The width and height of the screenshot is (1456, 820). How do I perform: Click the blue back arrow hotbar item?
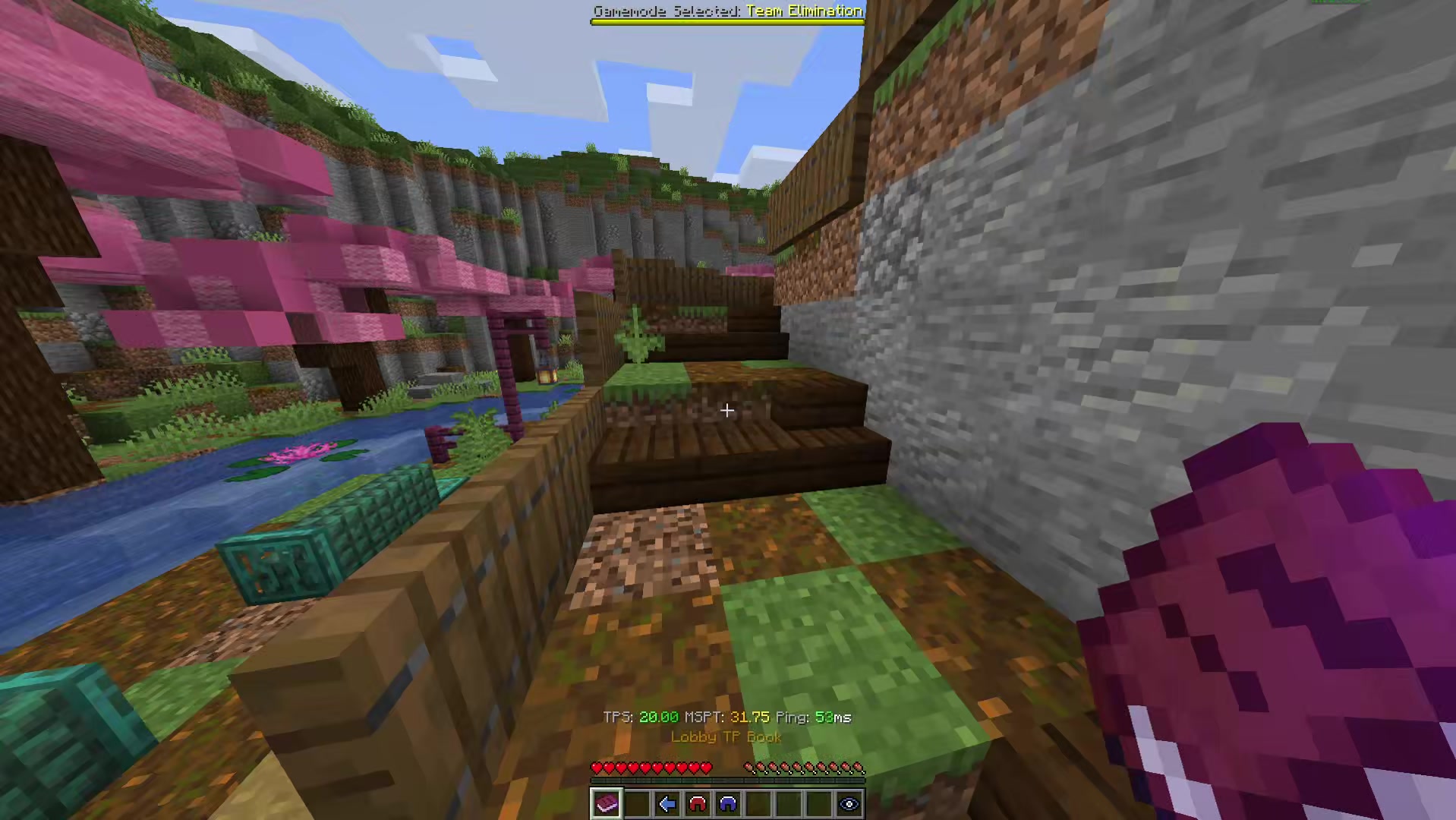point(667,804)
